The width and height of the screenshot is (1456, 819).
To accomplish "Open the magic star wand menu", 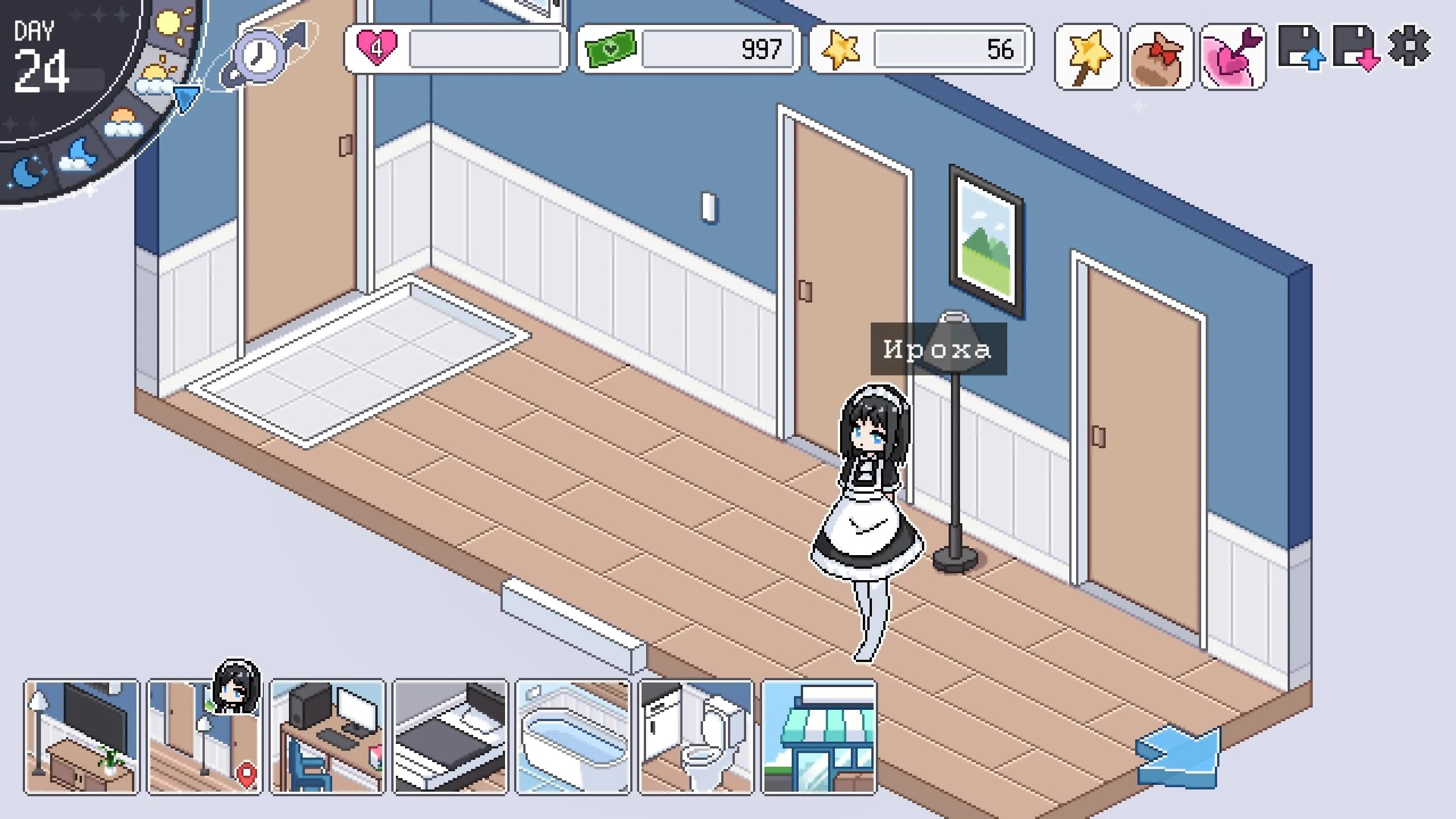I will click(1087, 57).
